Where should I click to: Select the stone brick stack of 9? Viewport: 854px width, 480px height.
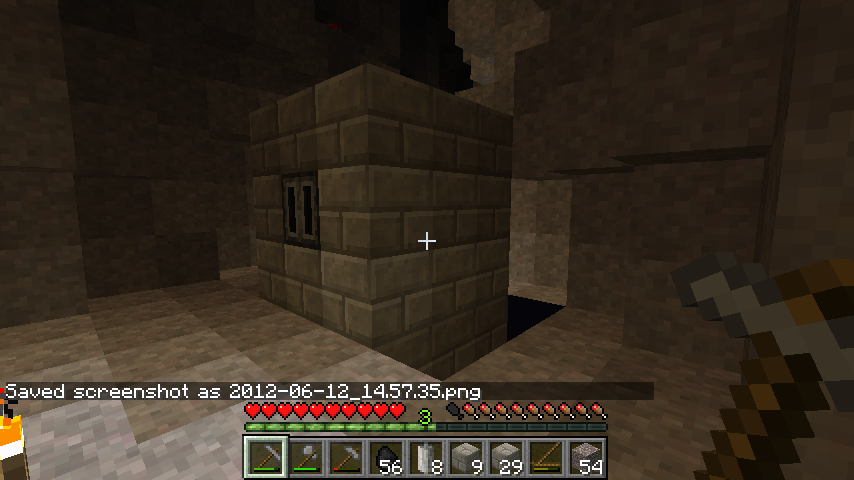(x=467, y=458)
